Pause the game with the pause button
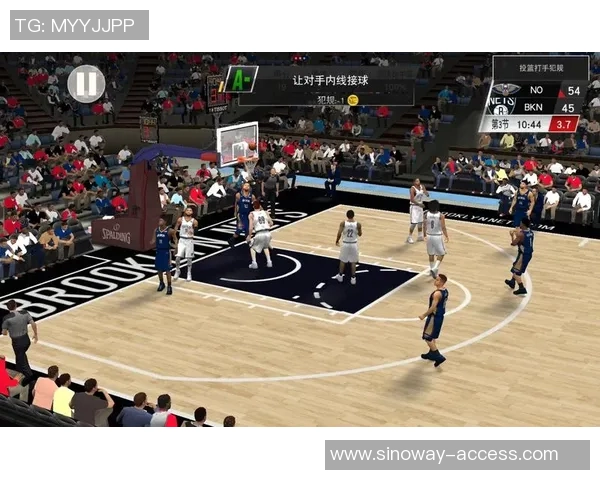Image resolution: width=600 pixels, height=480 pixels. pyautogui.click(x=86, y=82)
